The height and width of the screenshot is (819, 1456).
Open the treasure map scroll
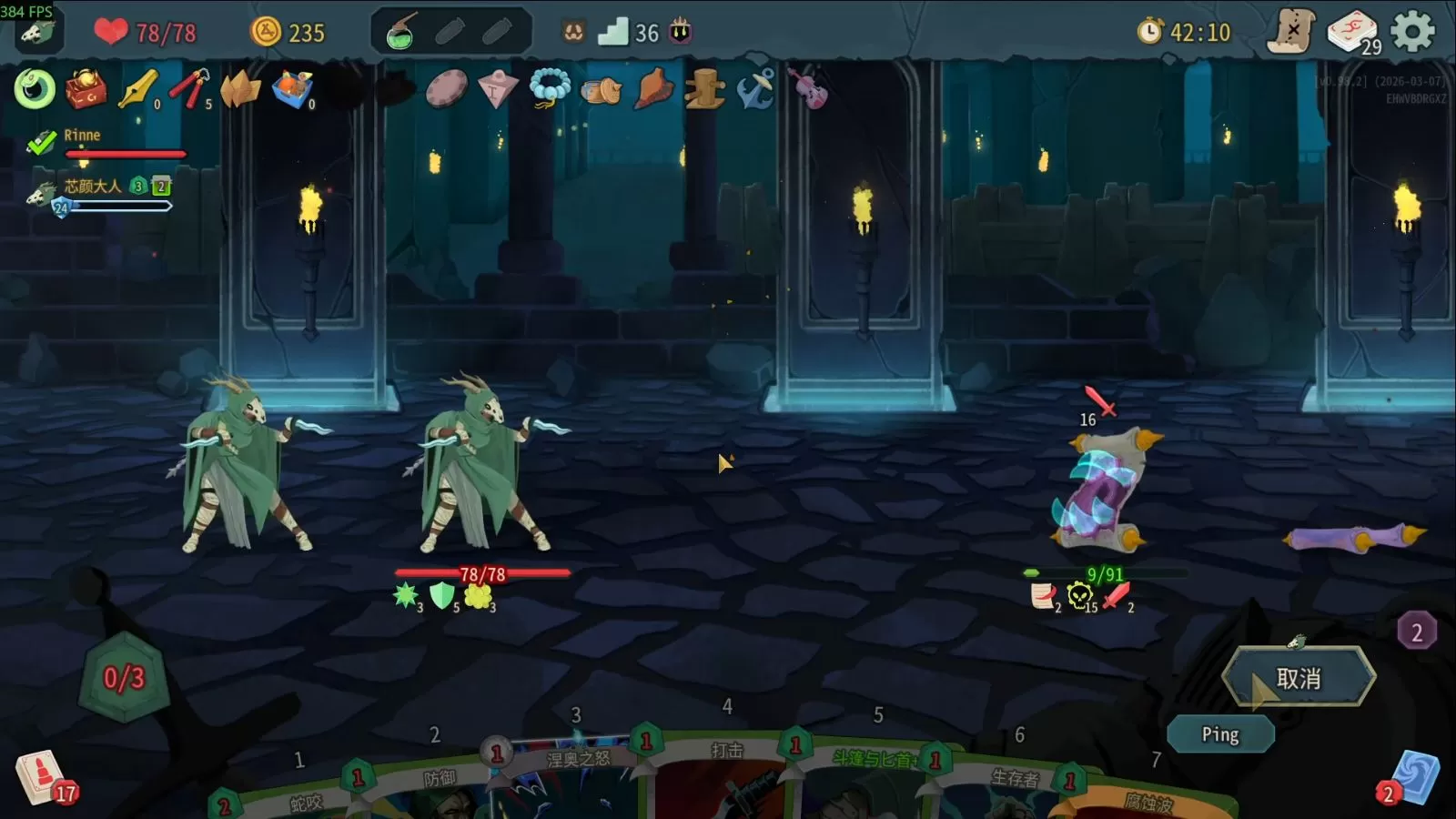1291,32
